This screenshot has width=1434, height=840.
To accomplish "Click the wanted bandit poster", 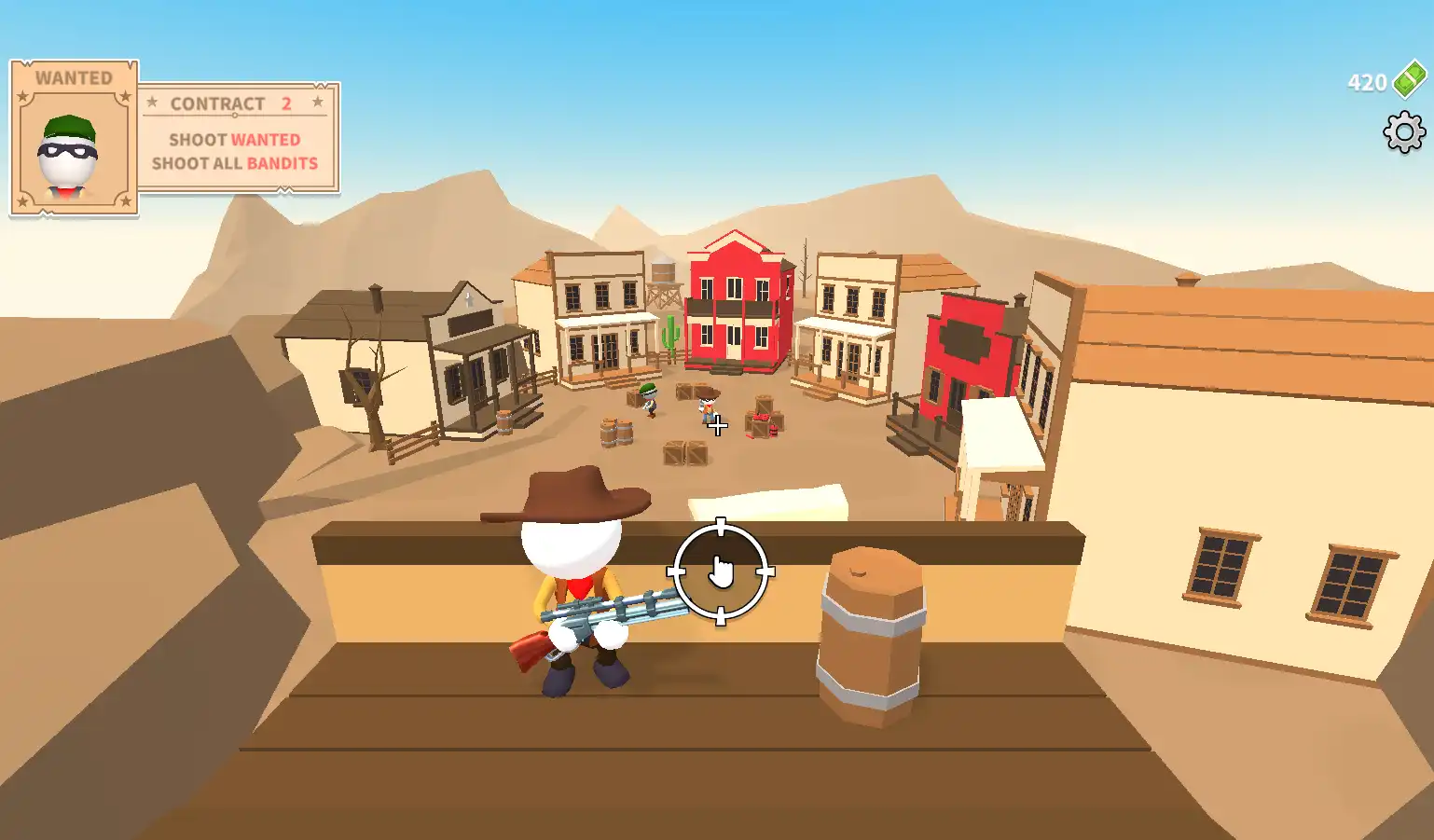I will point(74,138).
